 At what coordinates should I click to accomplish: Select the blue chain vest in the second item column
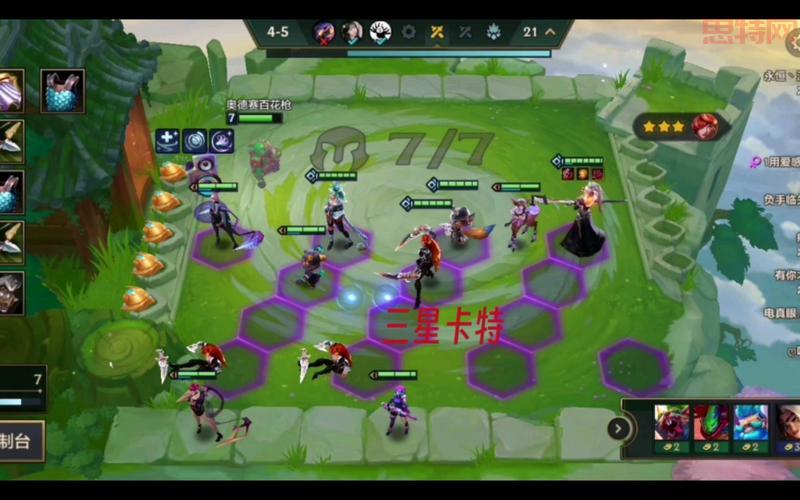[x=62, y=90]
